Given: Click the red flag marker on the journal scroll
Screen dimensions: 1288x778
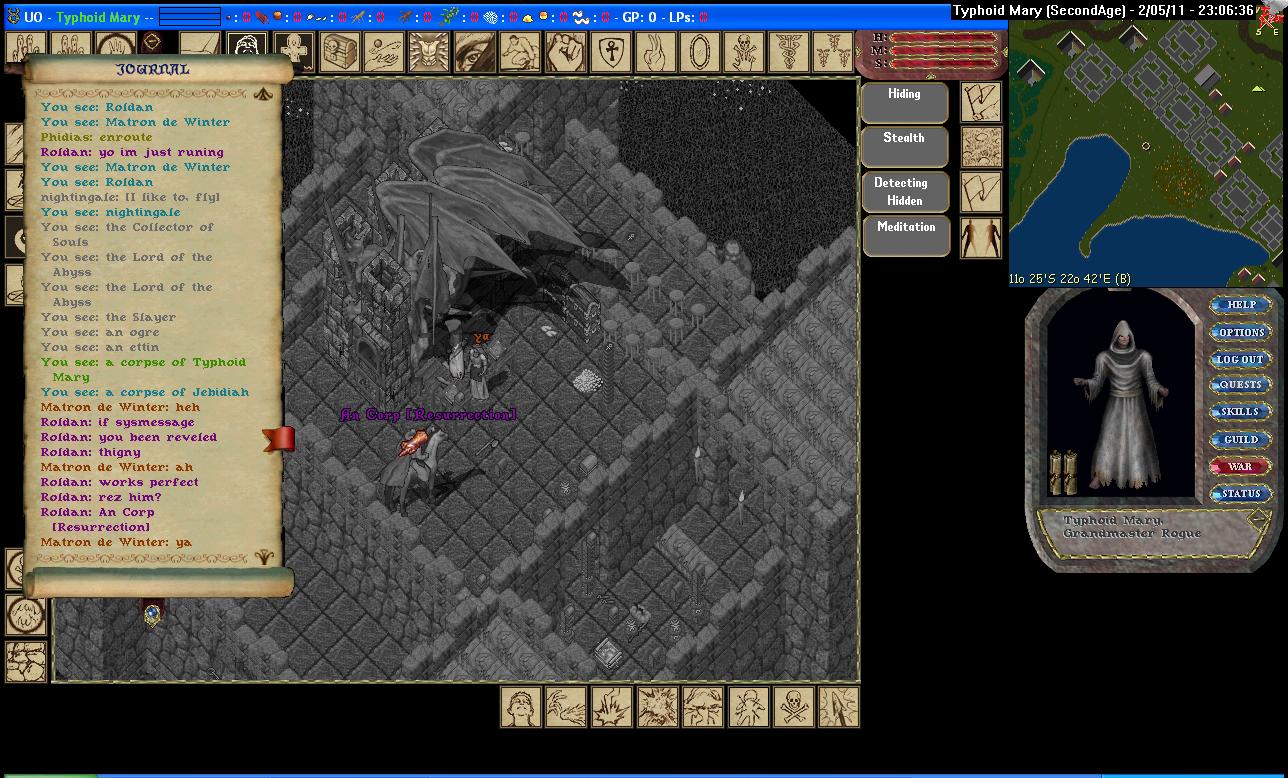Looking at the screenshot, I should pos(279,438).
